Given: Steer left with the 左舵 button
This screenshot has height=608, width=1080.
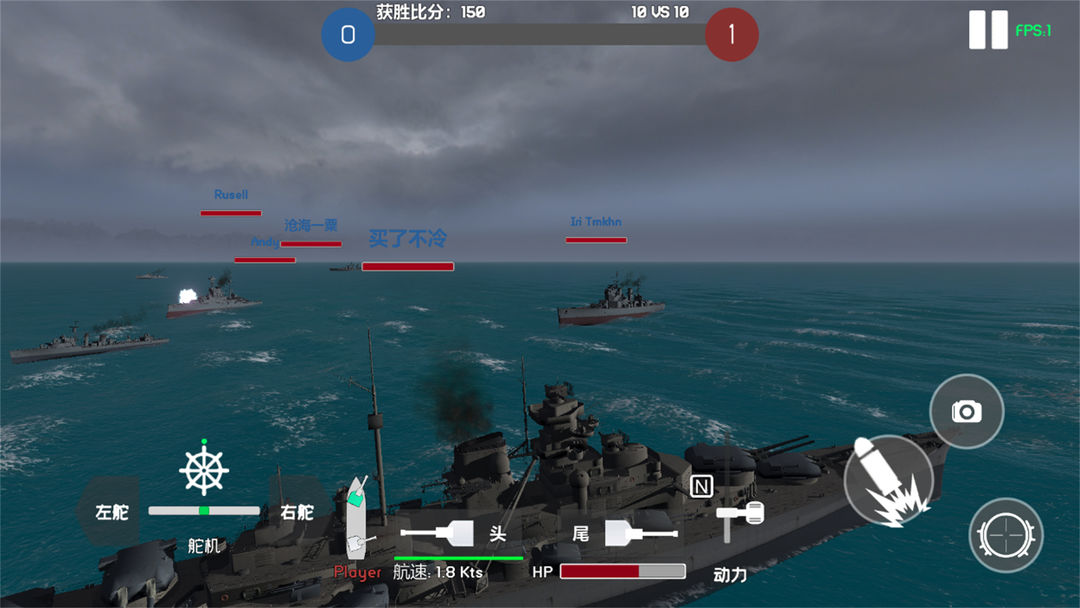Looking at the screenshot, I should 111,512.
